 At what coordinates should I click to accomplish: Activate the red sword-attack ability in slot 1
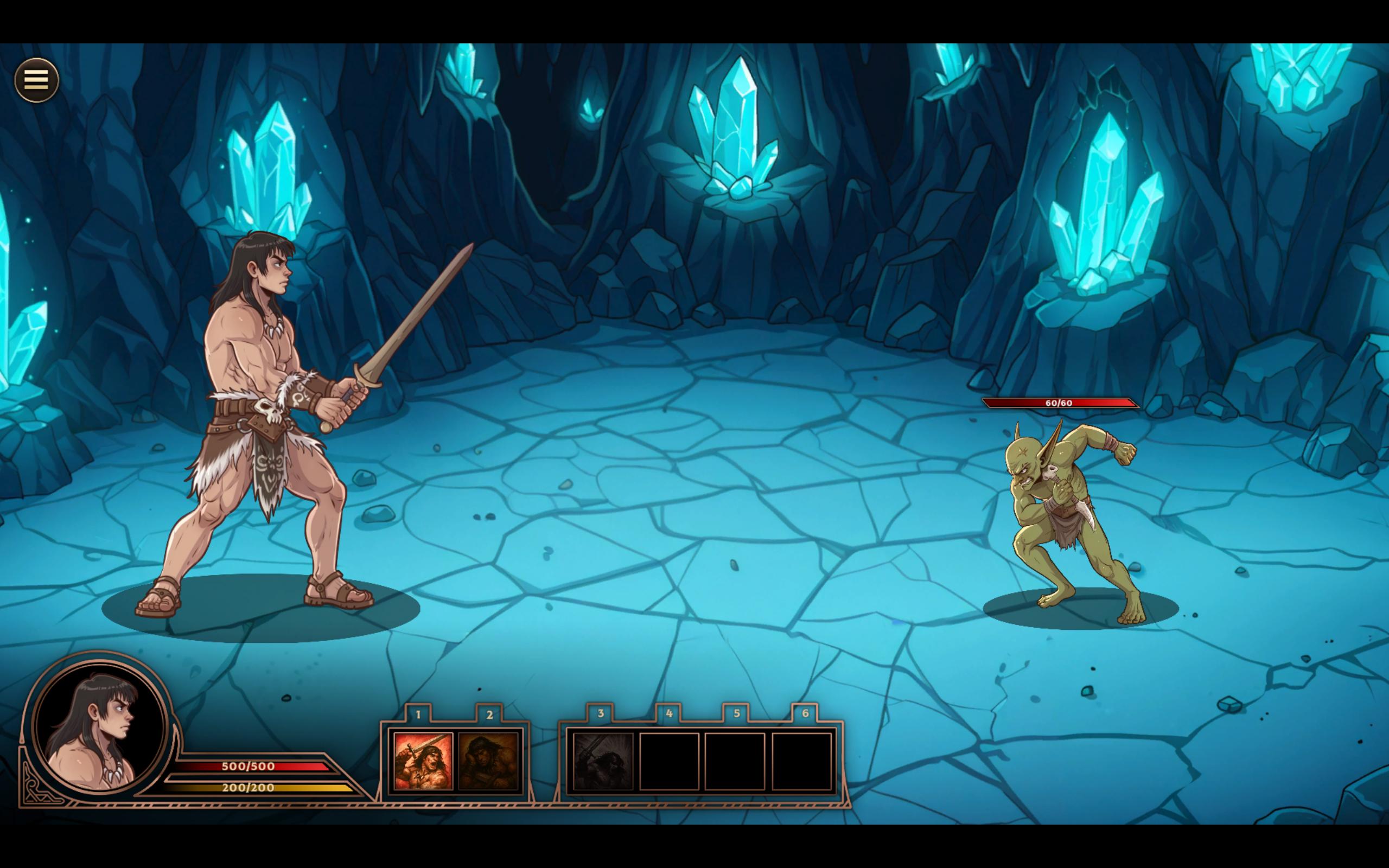pos(423,761)
